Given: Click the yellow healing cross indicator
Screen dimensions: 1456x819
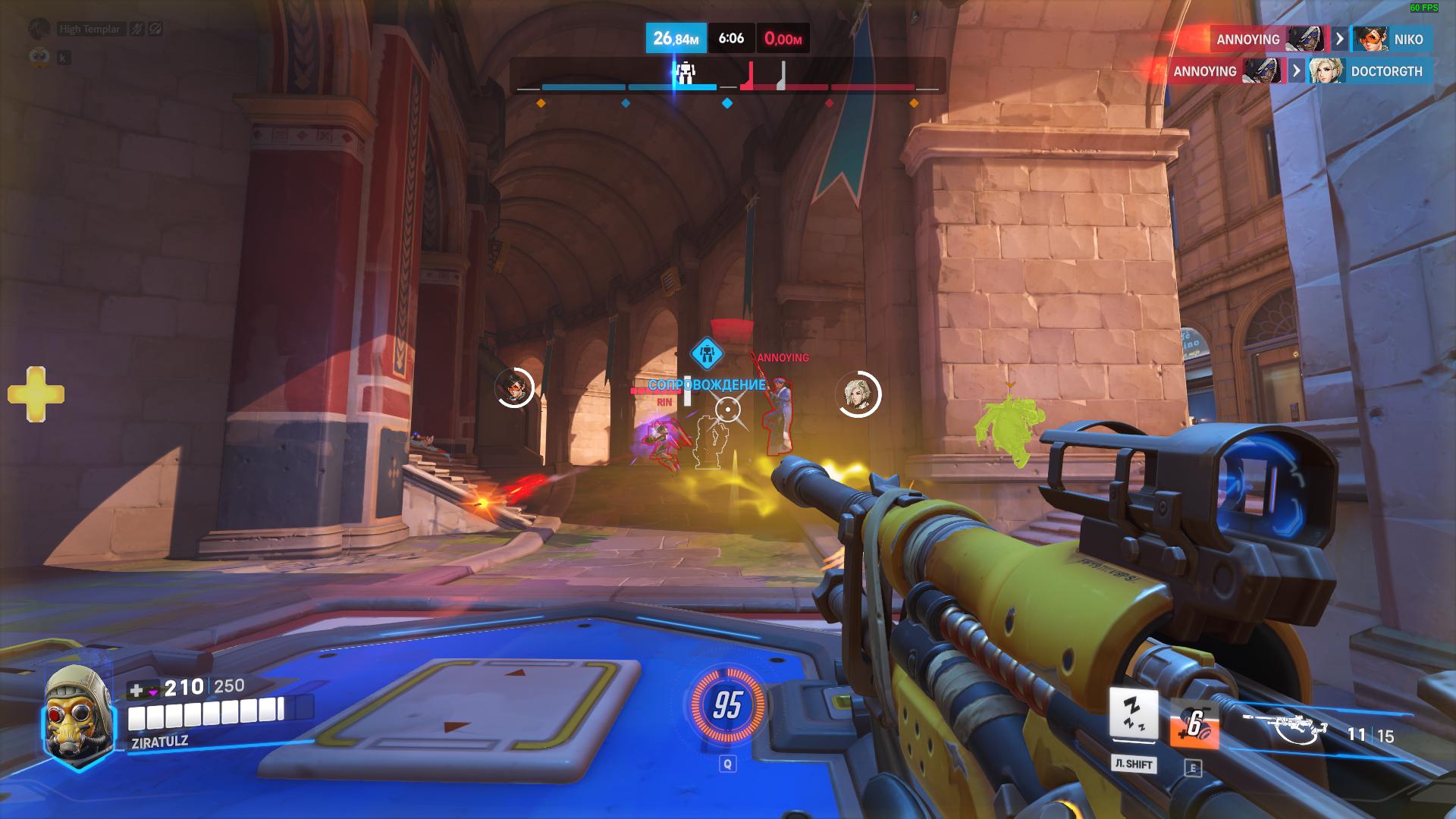Looking at the screenshot, I should click(36, 394).
